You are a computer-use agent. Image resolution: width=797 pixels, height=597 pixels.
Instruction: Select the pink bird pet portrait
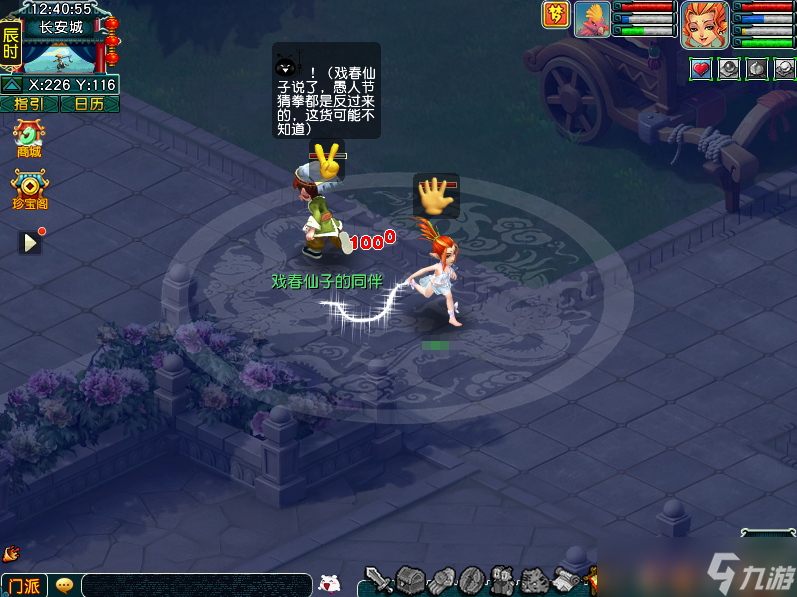pos(592,20)
